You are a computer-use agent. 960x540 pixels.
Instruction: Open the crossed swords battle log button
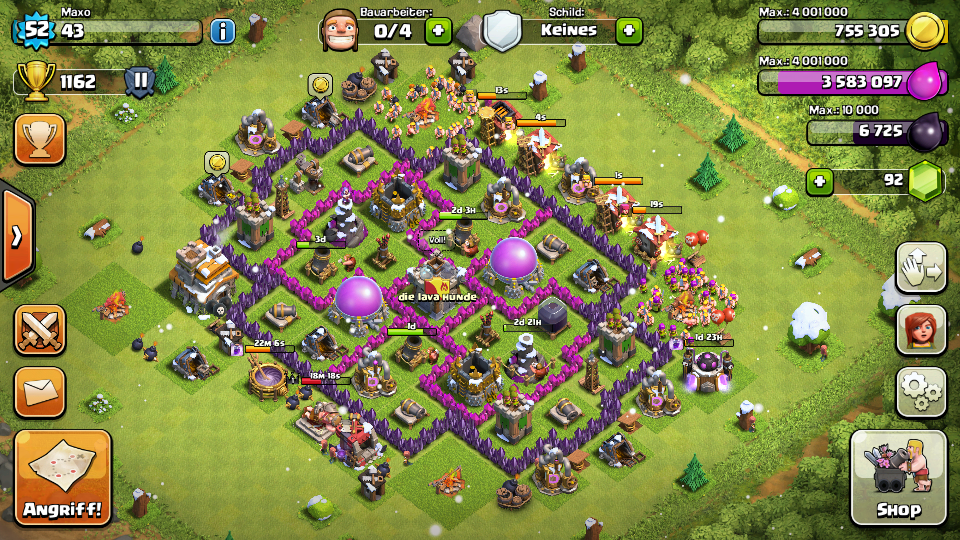39,330
